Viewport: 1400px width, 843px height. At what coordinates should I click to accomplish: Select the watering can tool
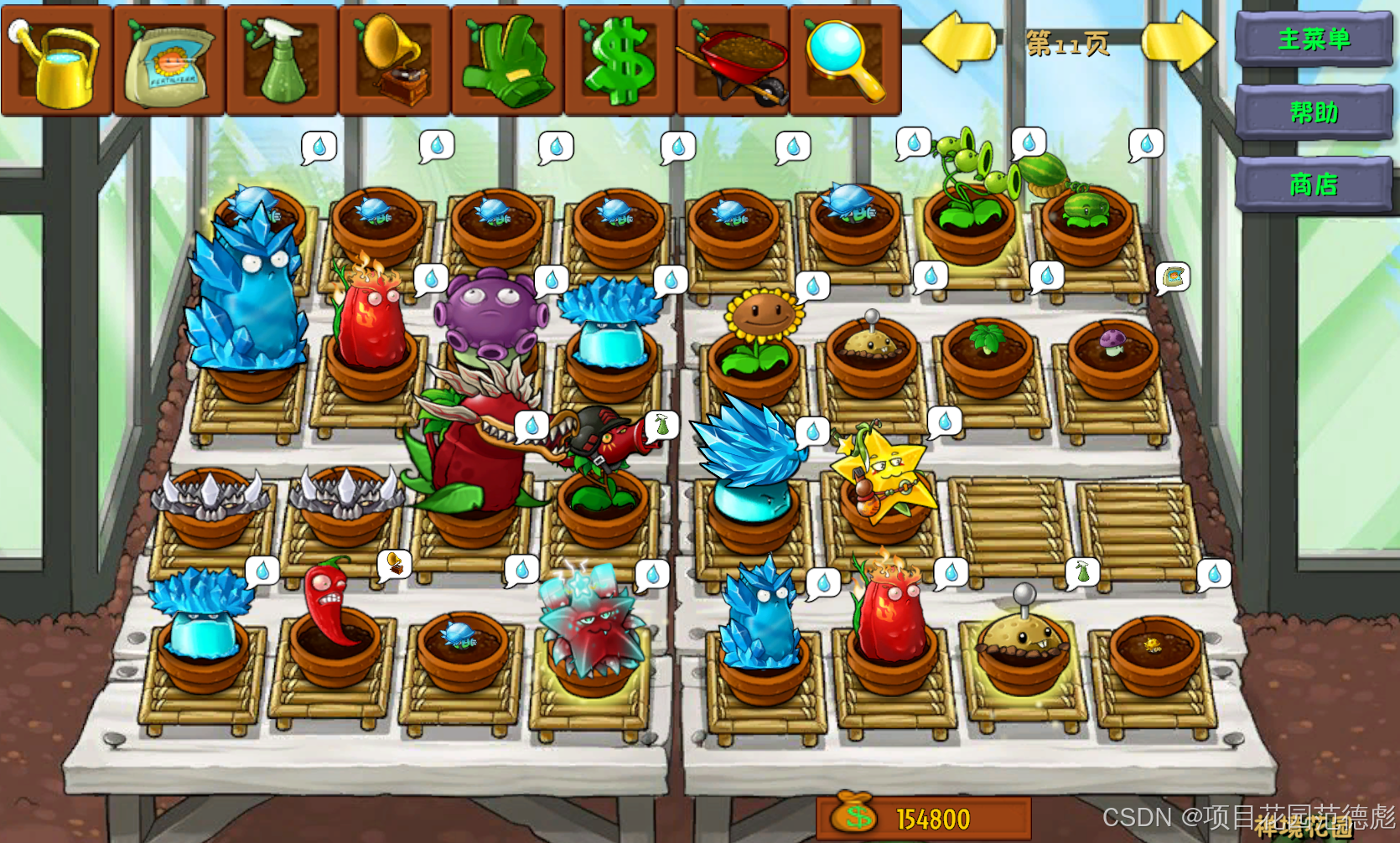(x=56, y=60)
